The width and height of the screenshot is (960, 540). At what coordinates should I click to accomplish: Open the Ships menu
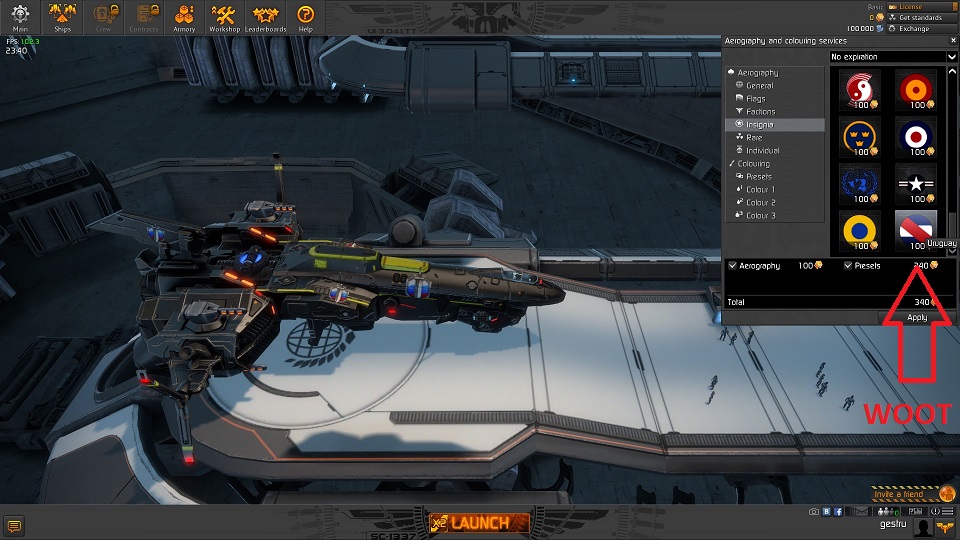pyautogui.click(x=62, y=16)
